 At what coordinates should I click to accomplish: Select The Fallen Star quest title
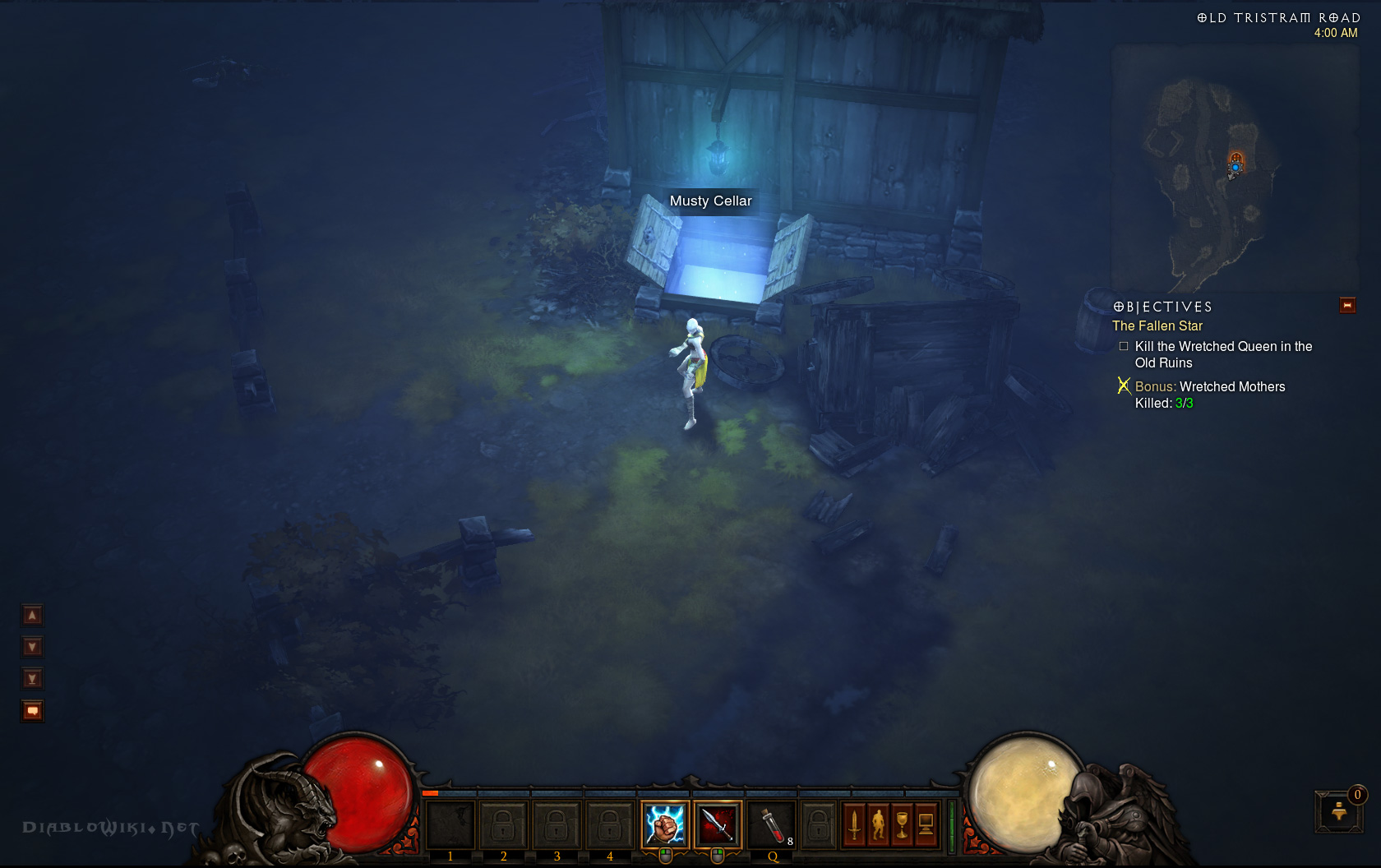pyautogui.click(x=1157, y=326)
